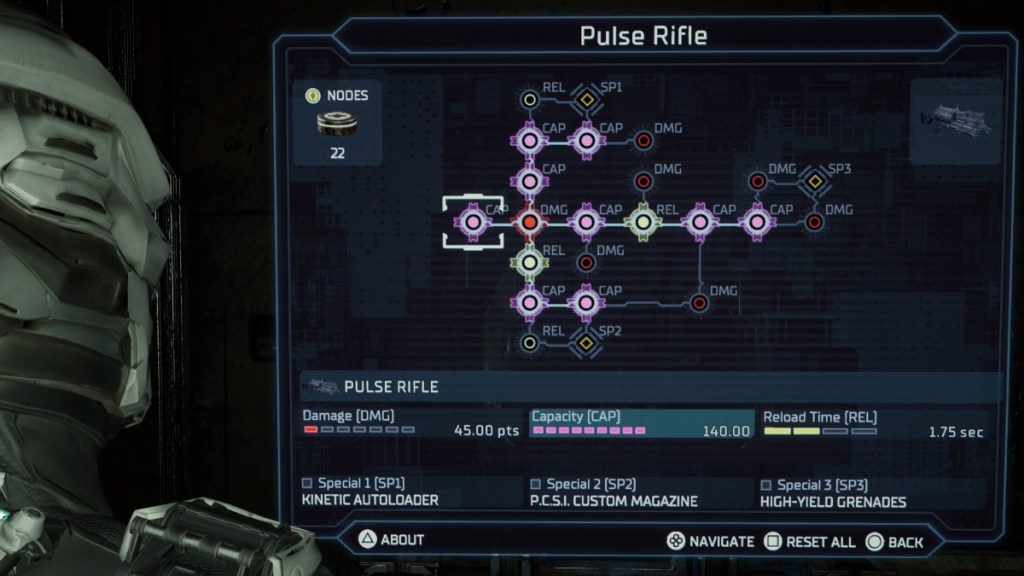Select the SP1 special upgrade node
1024x576 pixels.
[x=586, y=98]
